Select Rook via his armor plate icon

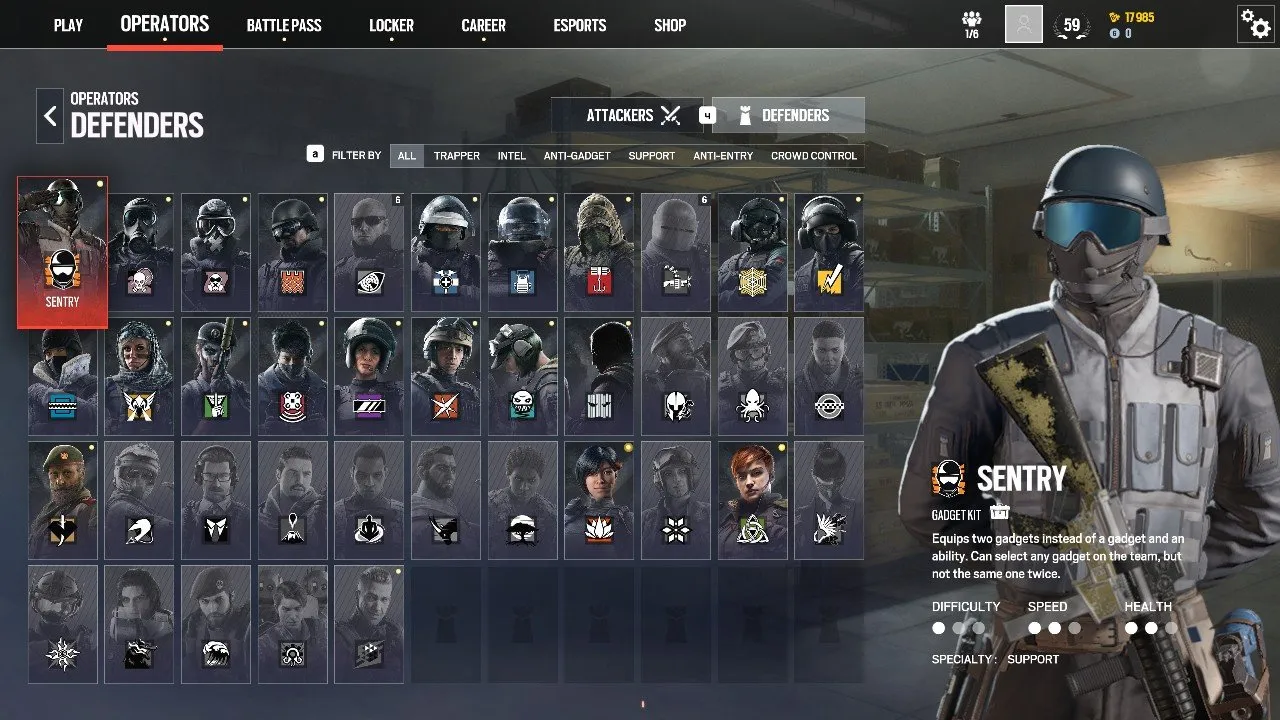point(522,281)
